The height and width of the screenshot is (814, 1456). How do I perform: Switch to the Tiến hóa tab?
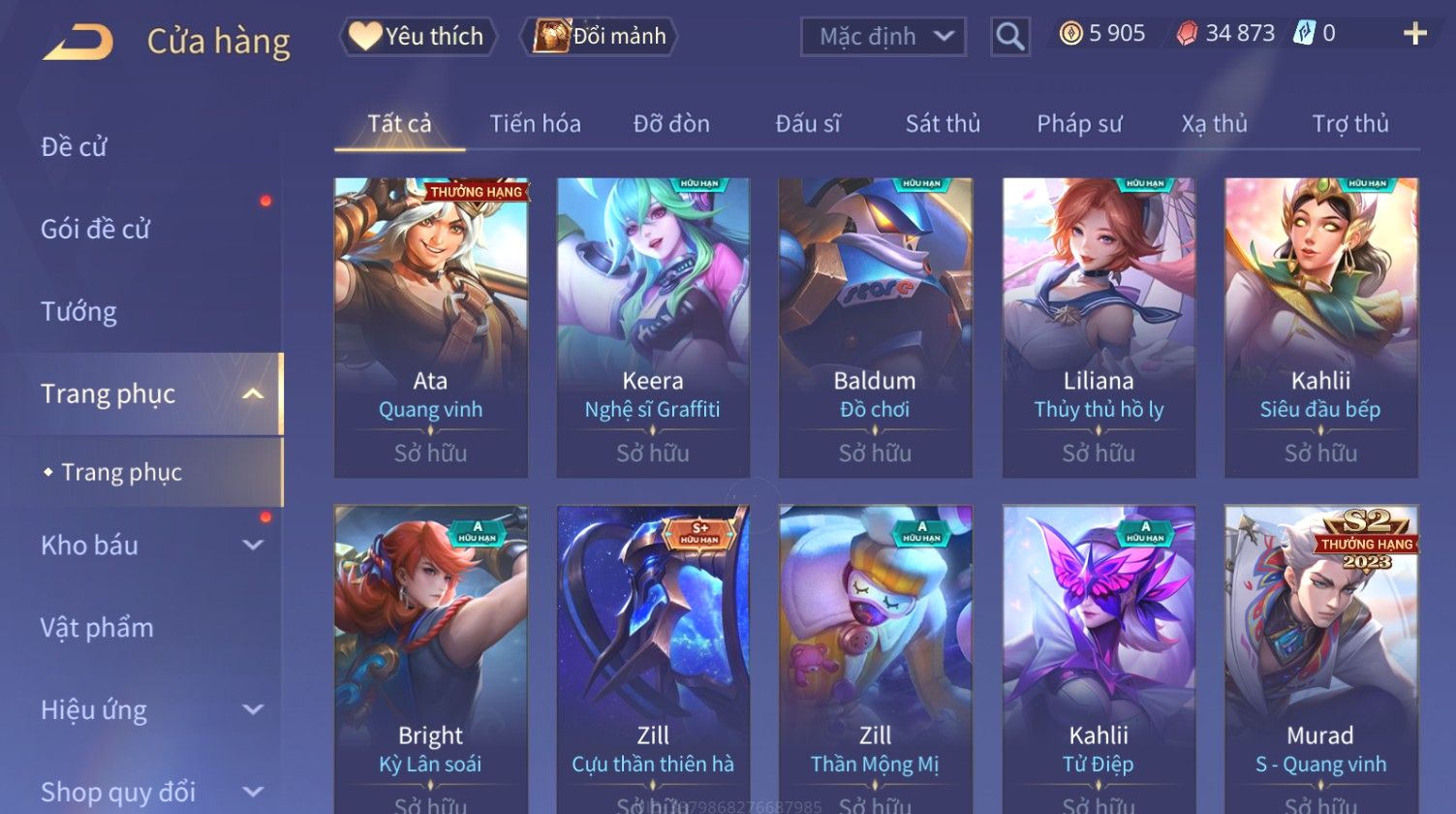535,124
